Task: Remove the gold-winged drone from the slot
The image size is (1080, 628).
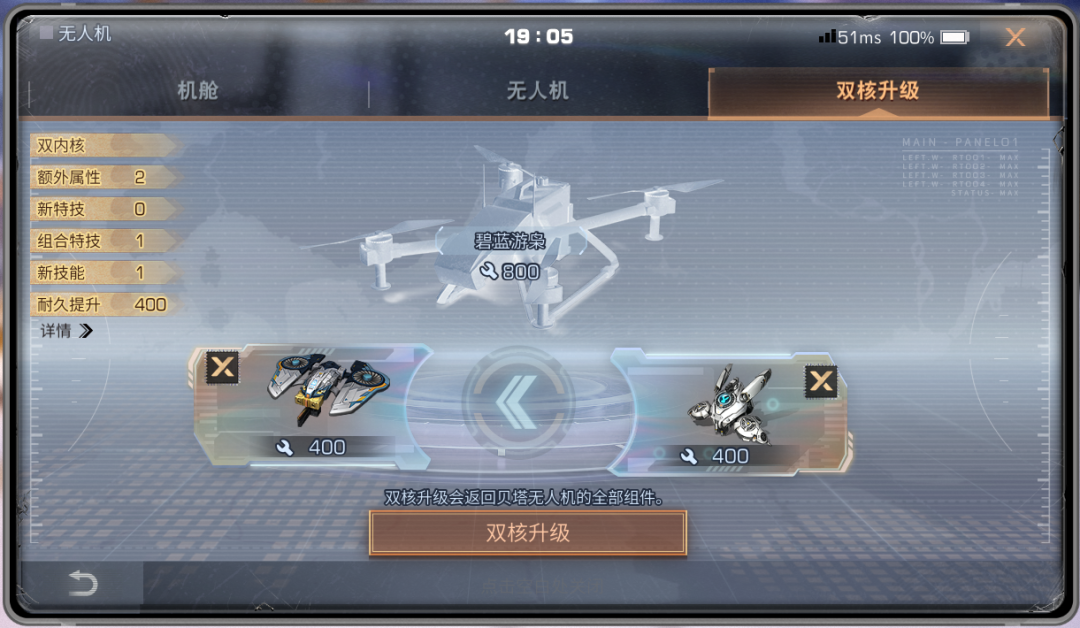Action: point(222,367)
